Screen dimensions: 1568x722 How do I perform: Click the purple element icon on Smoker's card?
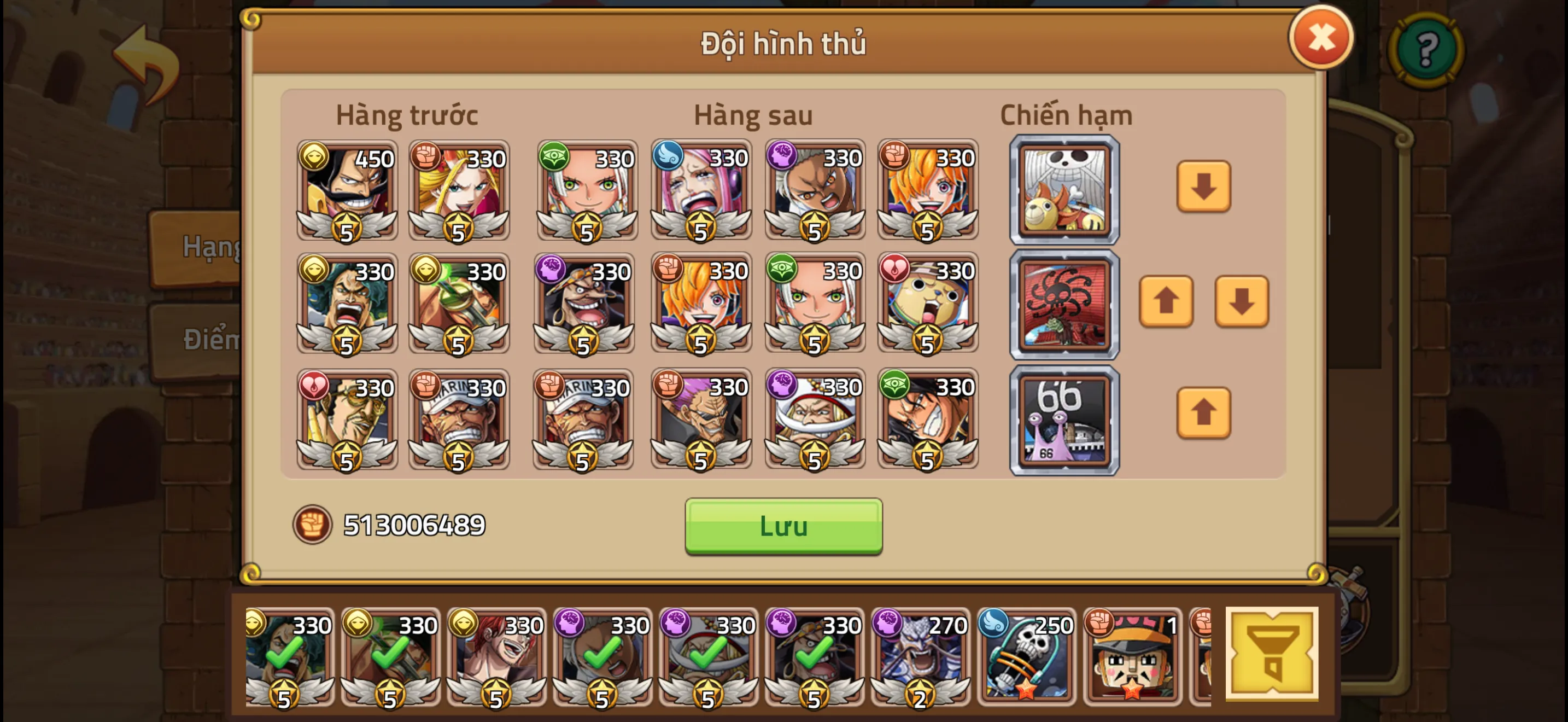point(782,157)
